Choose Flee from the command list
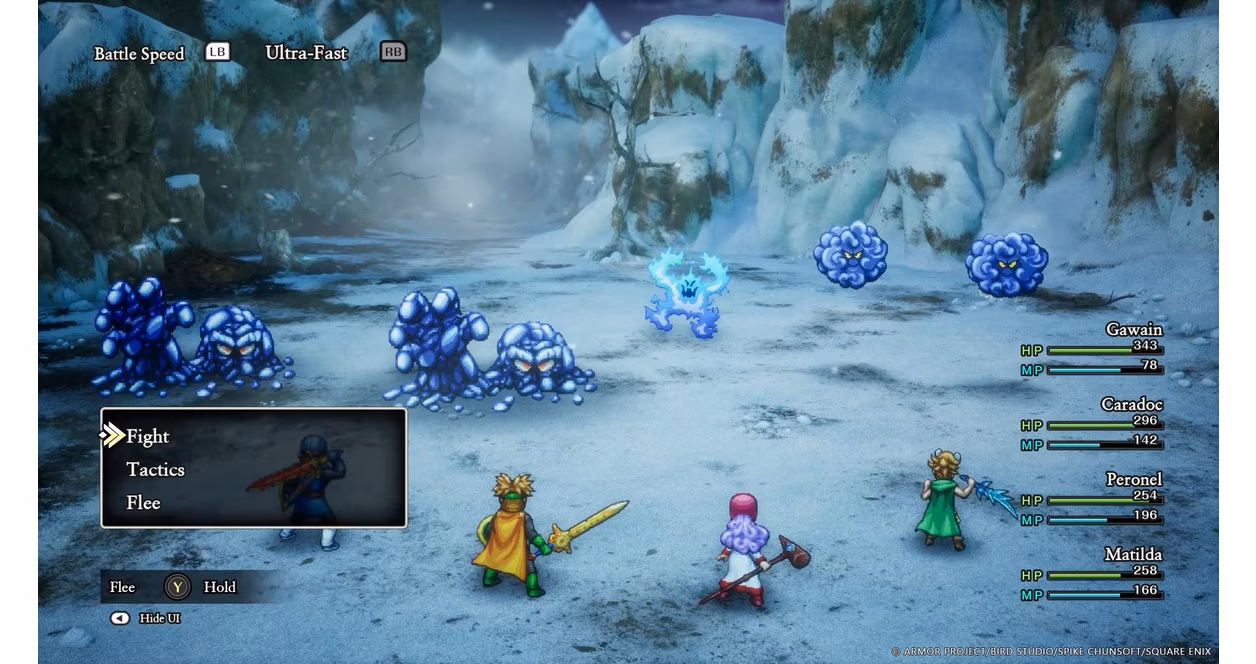 [x=143, y=502]
